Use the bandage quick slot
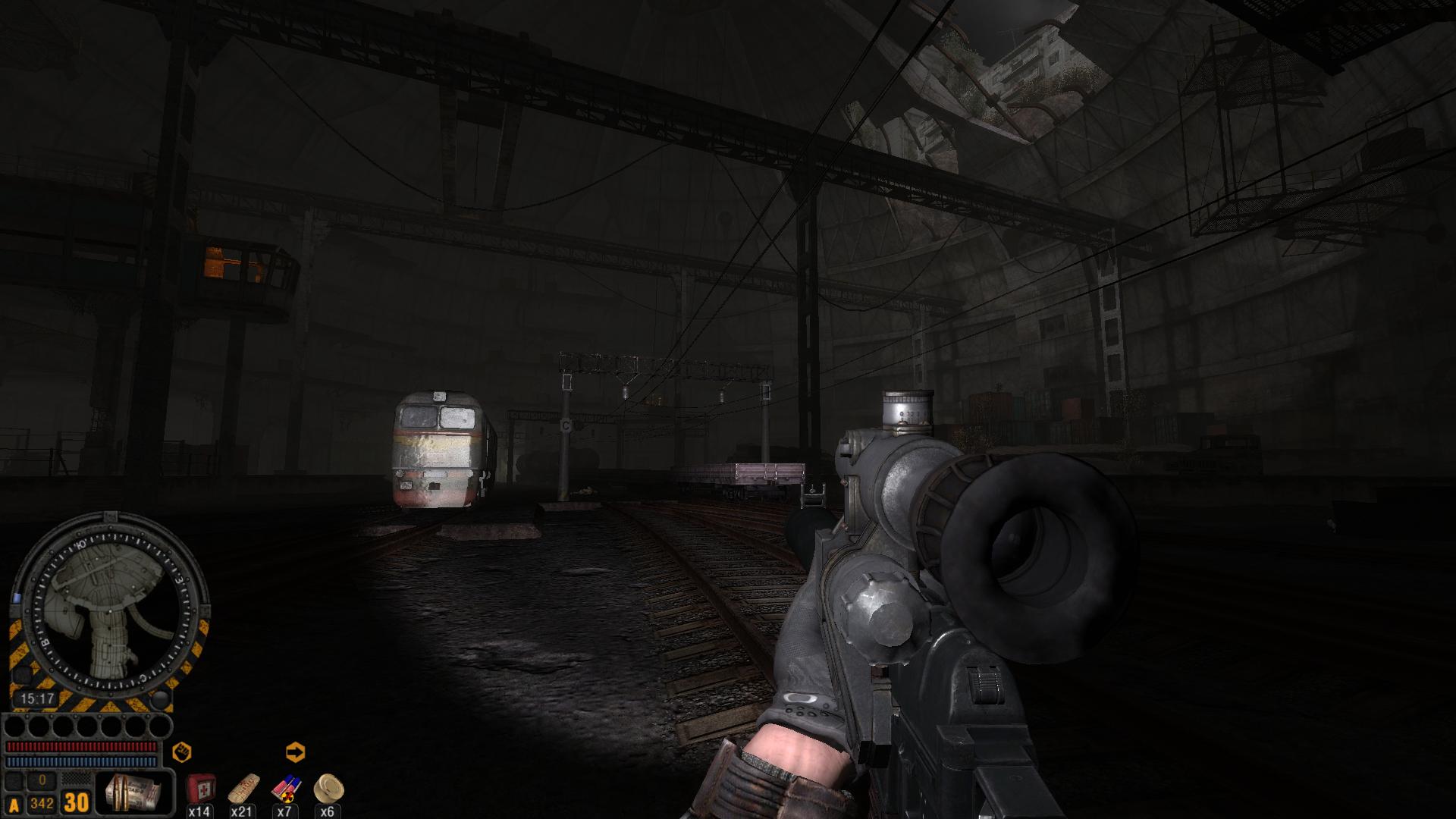Viewport: 1456px width, 819px height. [x=242, y=789]
